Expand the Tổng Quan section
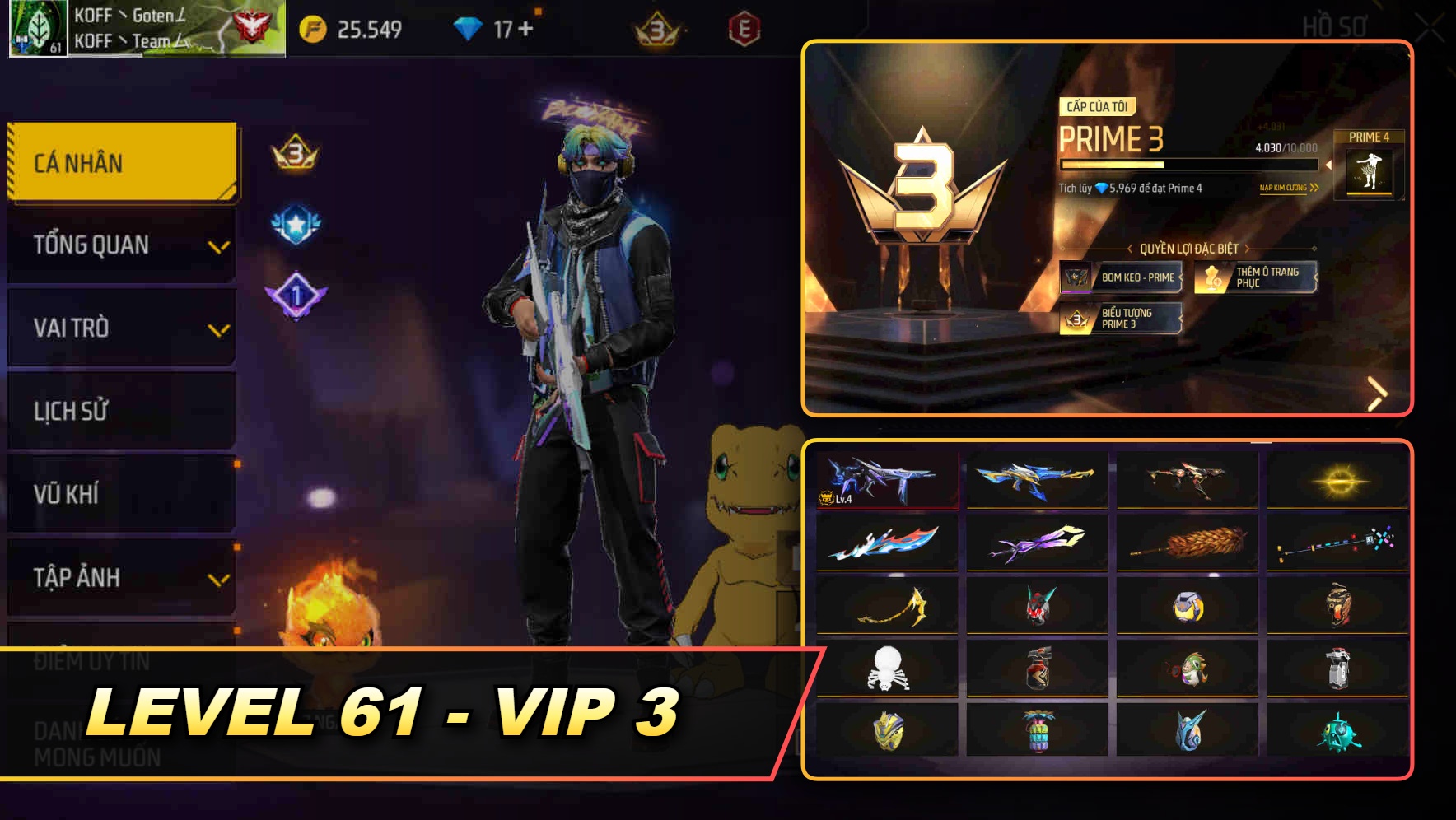 (x=120, y=245)
